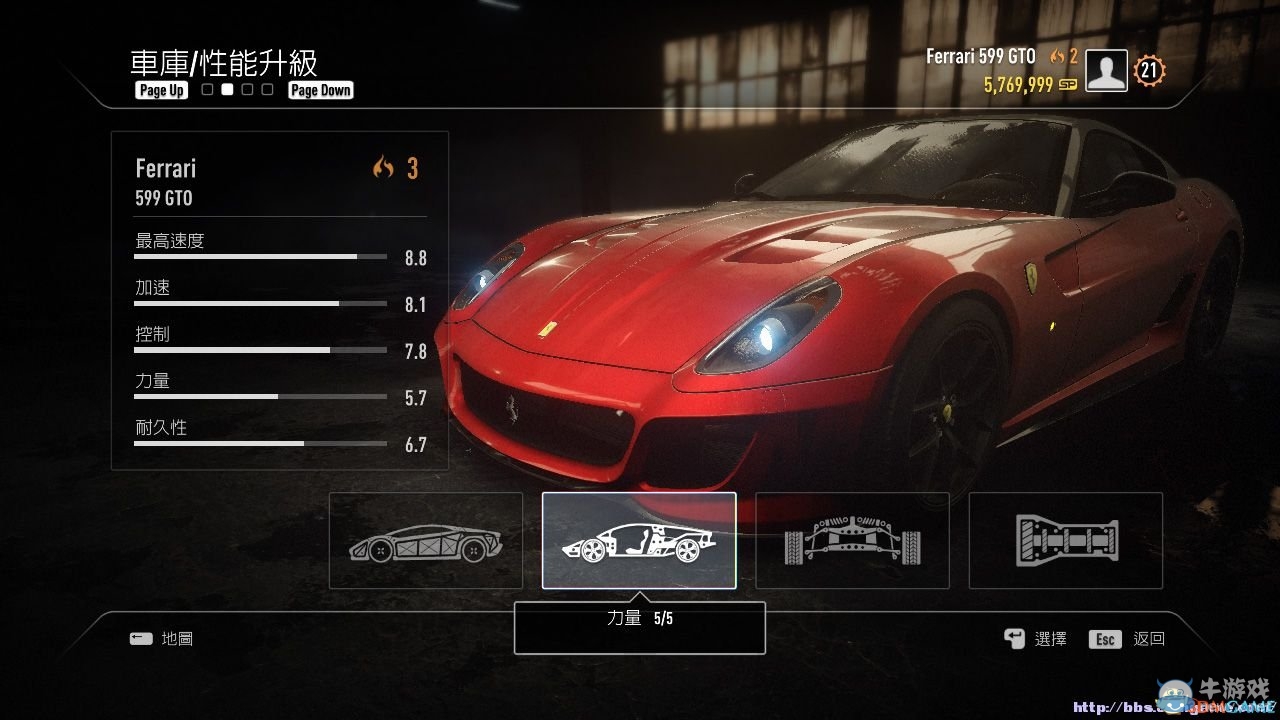Click the Page Up button
The width and height of the screenshot is (1280, 720).
click(160, 90)
